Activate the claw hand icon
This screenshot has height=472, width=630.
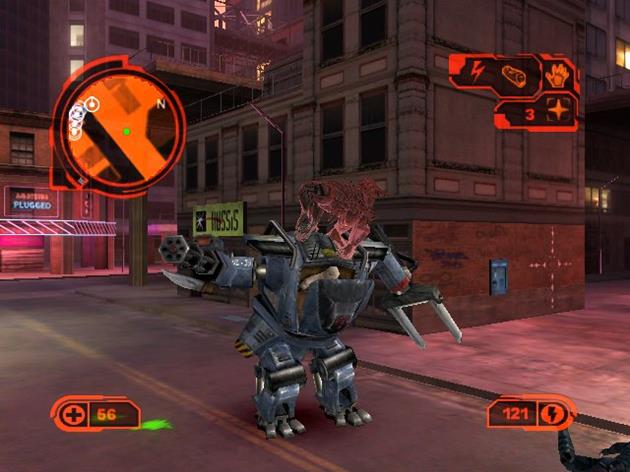(555, 77)
